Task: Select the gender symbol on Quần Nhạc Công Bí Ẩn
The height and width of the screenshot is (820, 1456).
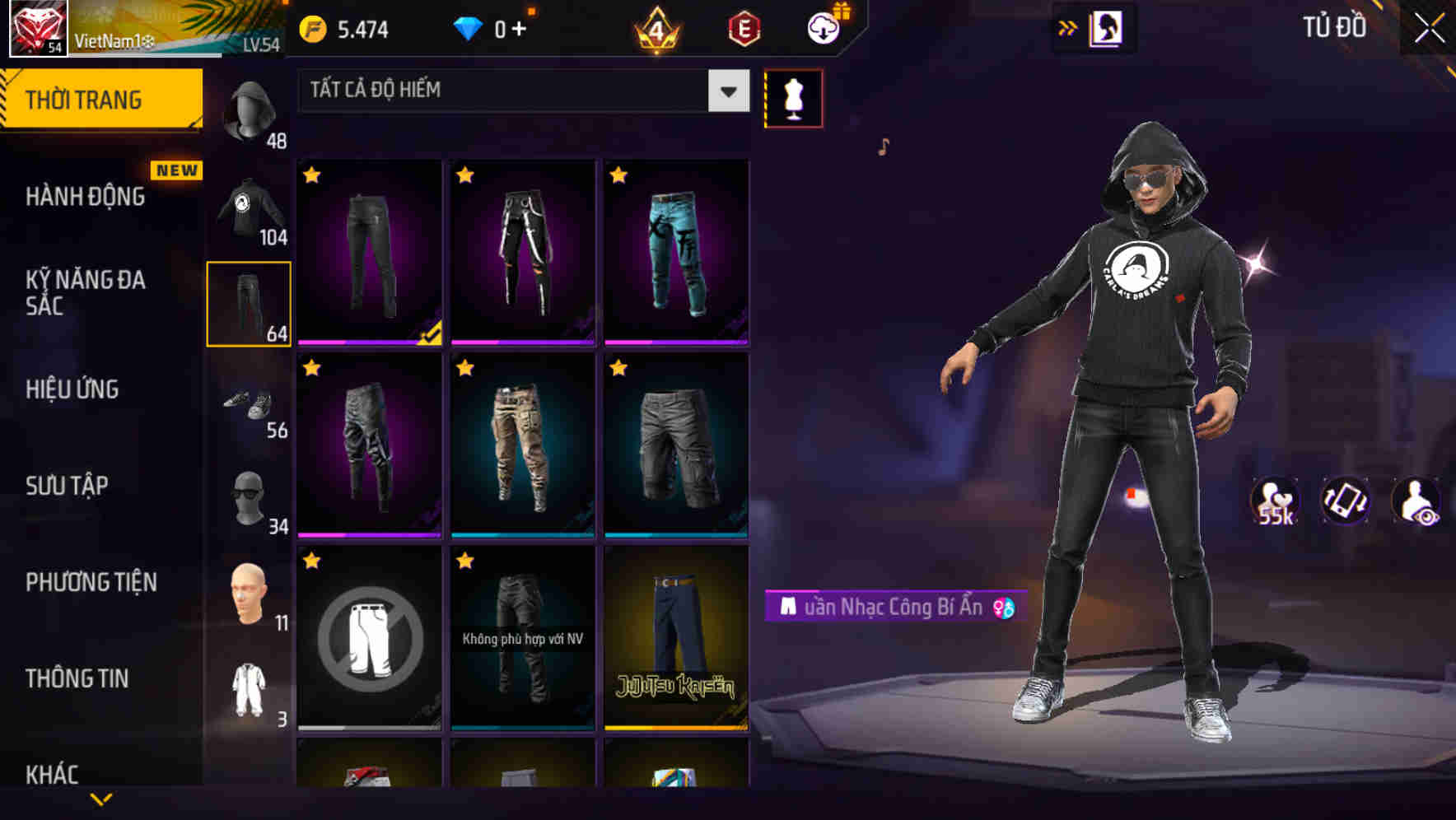Action: (1004, 608)
